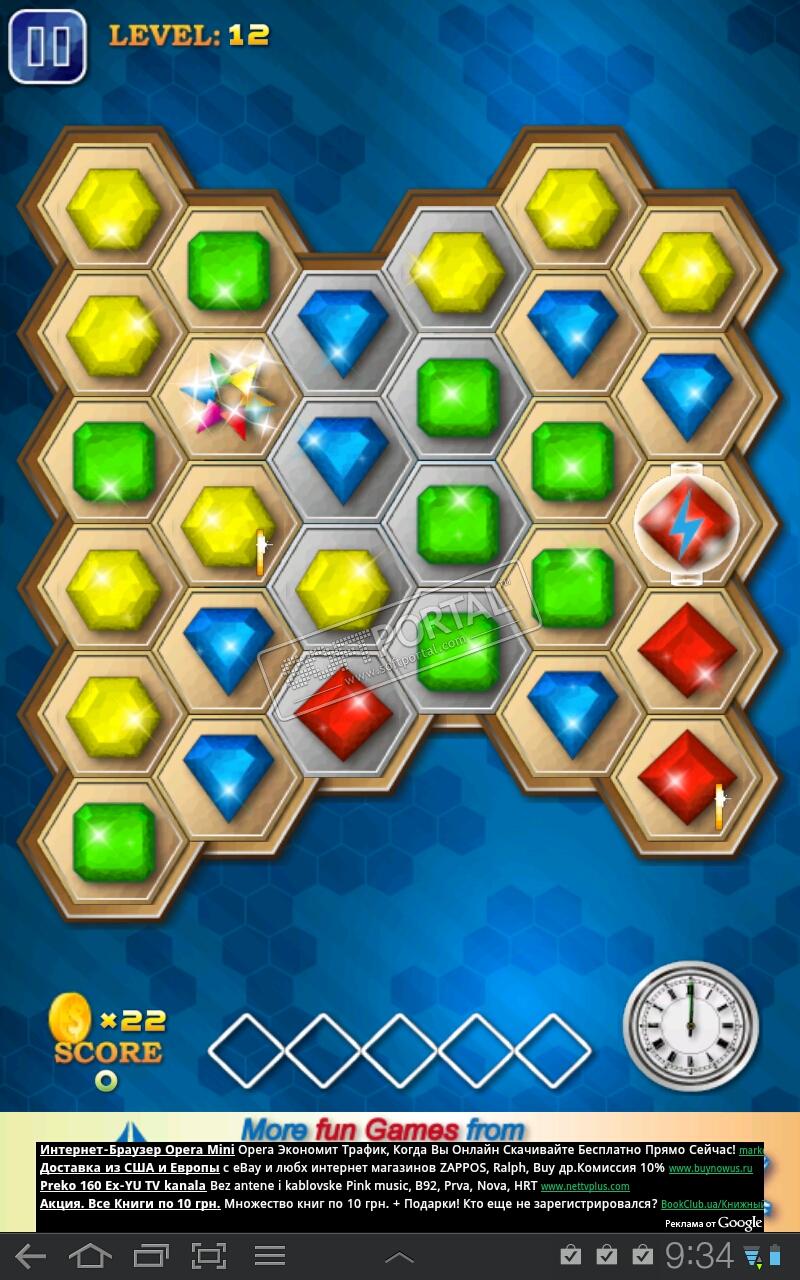Tap the Android back arrow
The height and width of the screenshot is (1280, 800).
click(30, 1256)
